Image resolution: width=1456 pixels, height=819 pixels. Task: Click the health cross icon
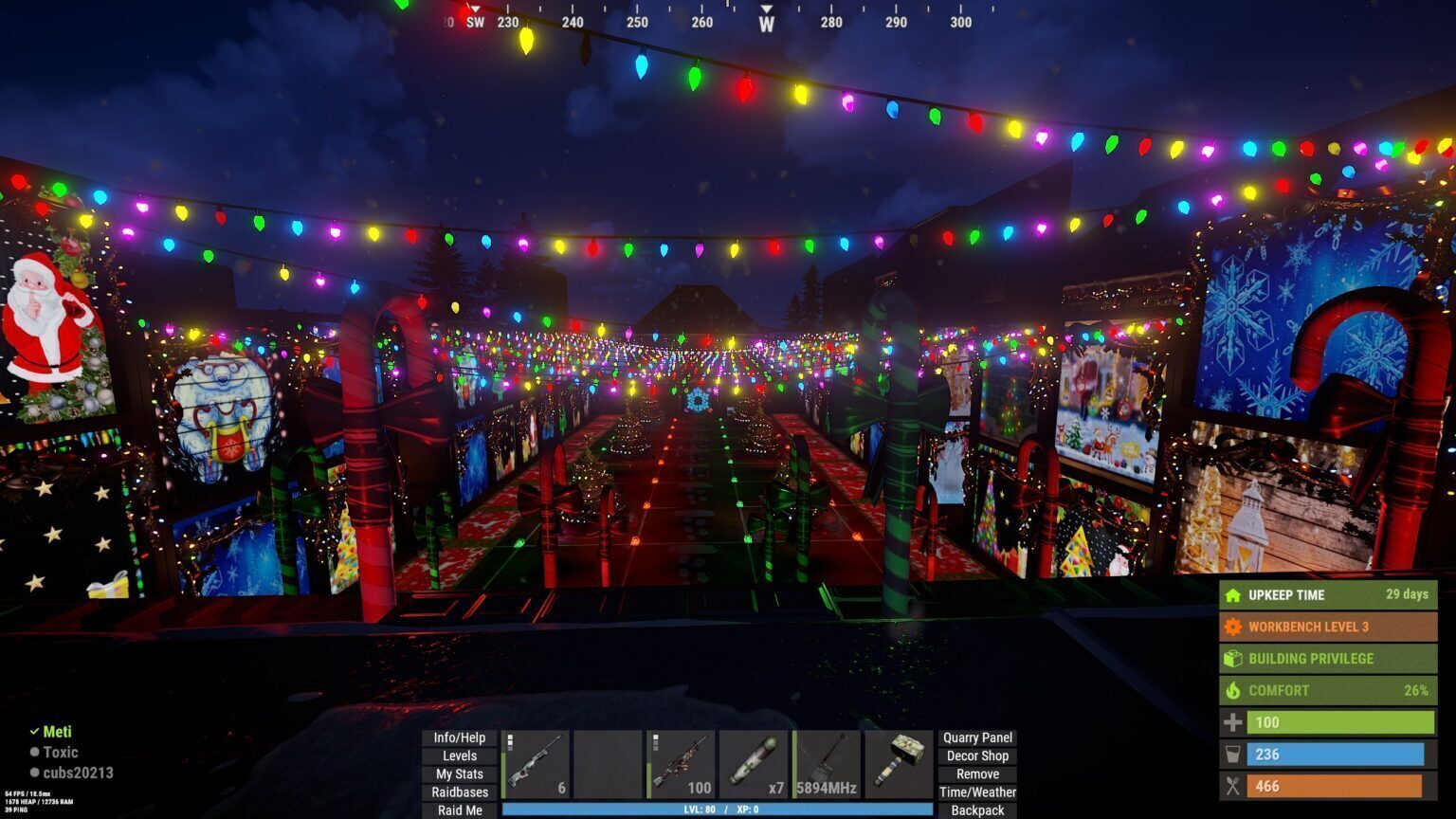1233,722
